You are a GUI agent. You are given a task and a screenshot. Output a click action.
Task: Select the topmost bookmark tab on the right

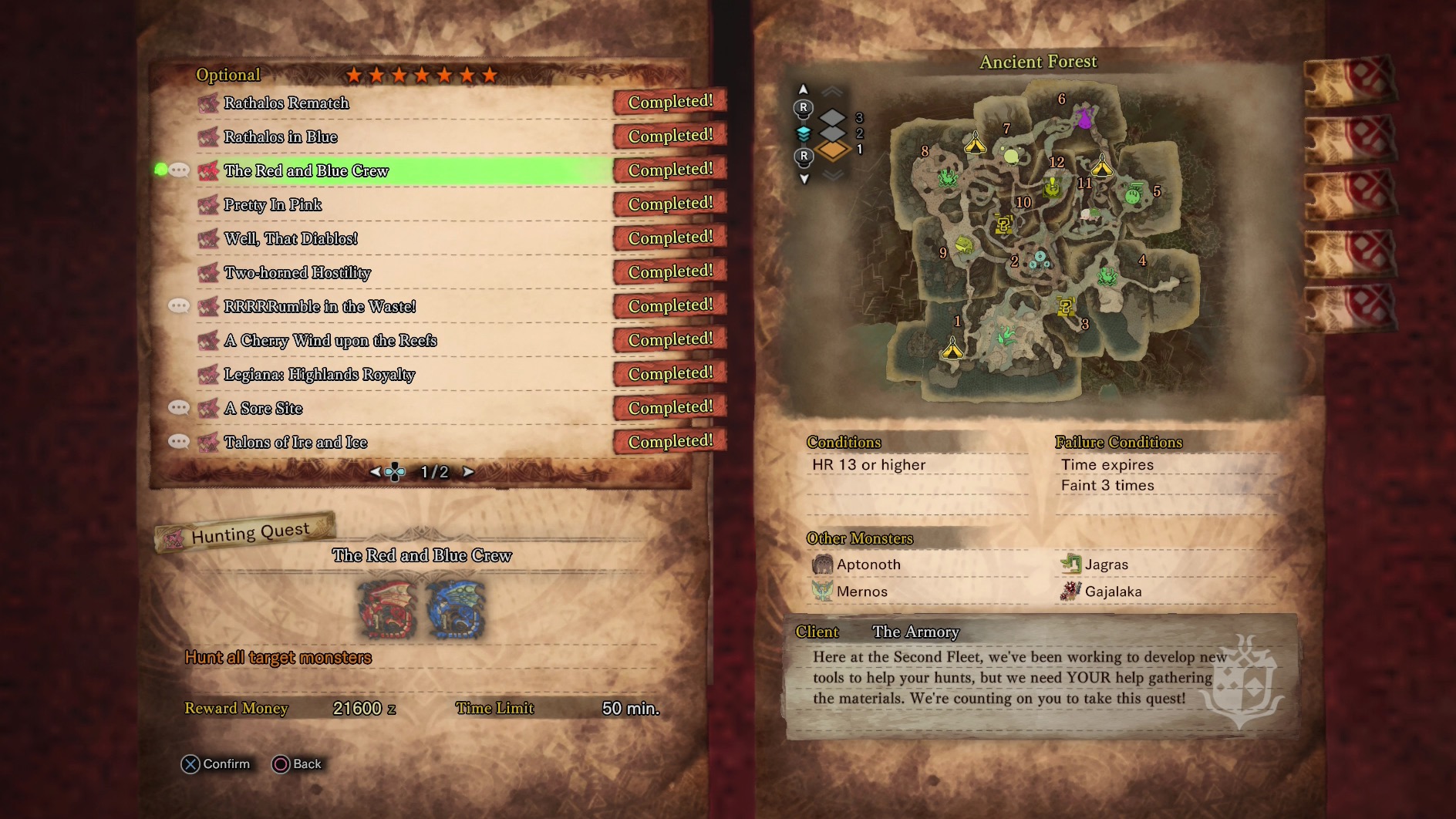pyautogui.click(x=1350, y=81)
